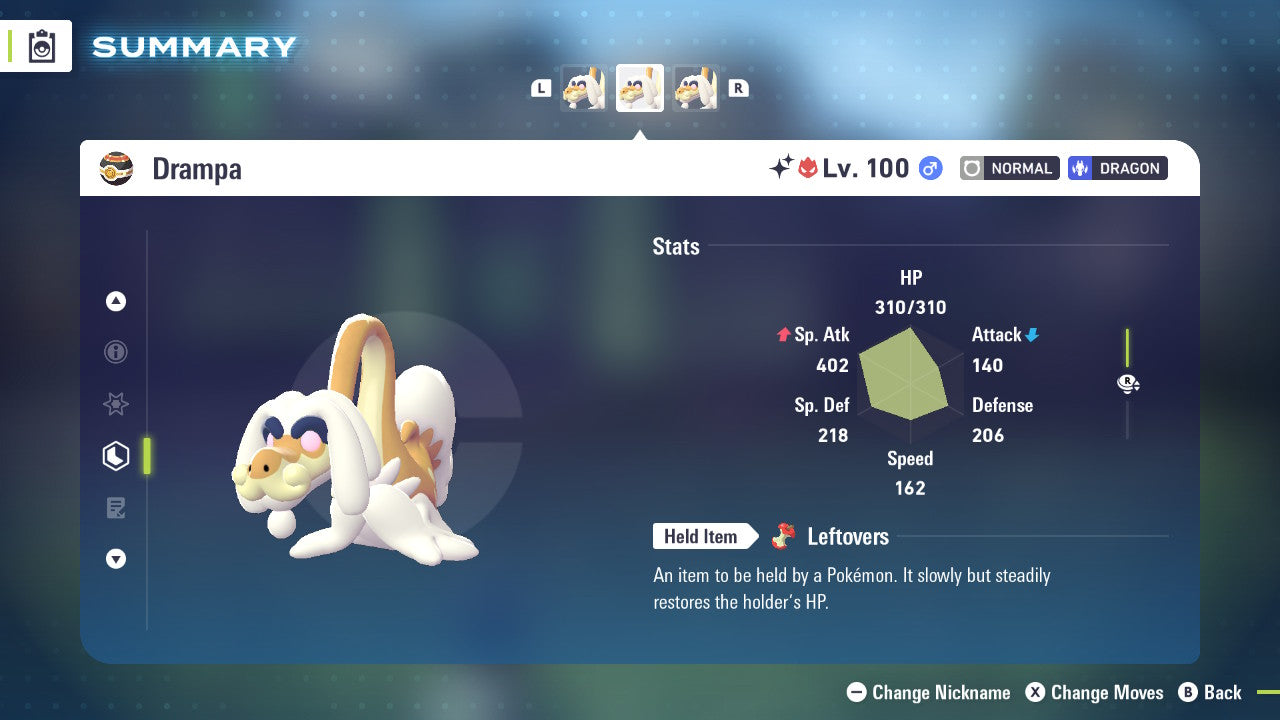The image size is (1280, 720).
Task: Click the Luxury Ball icon beside Drampa's name
Action: pyautogui.click(x=117, y=168)
